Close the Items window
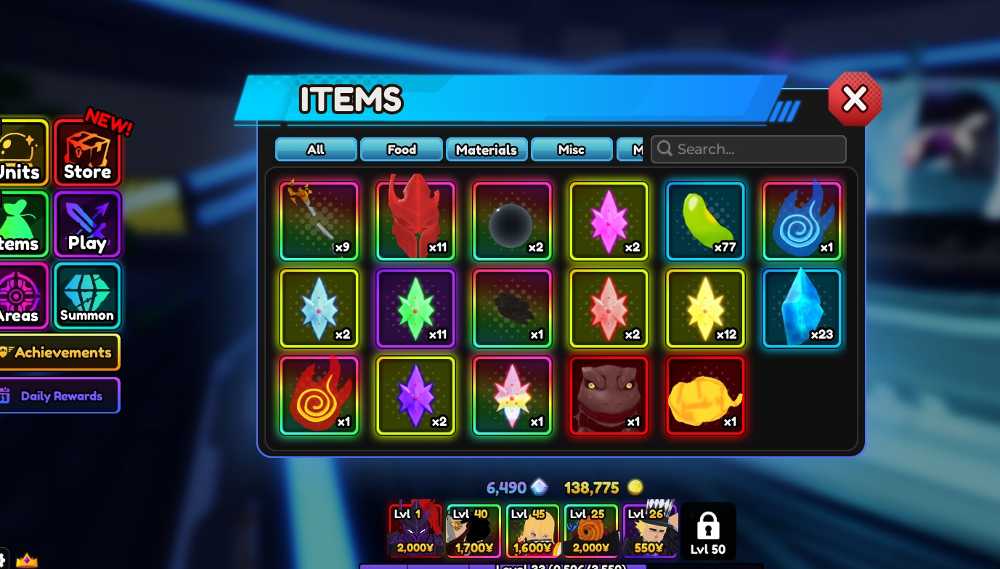1000x569 pixels. 854,99
